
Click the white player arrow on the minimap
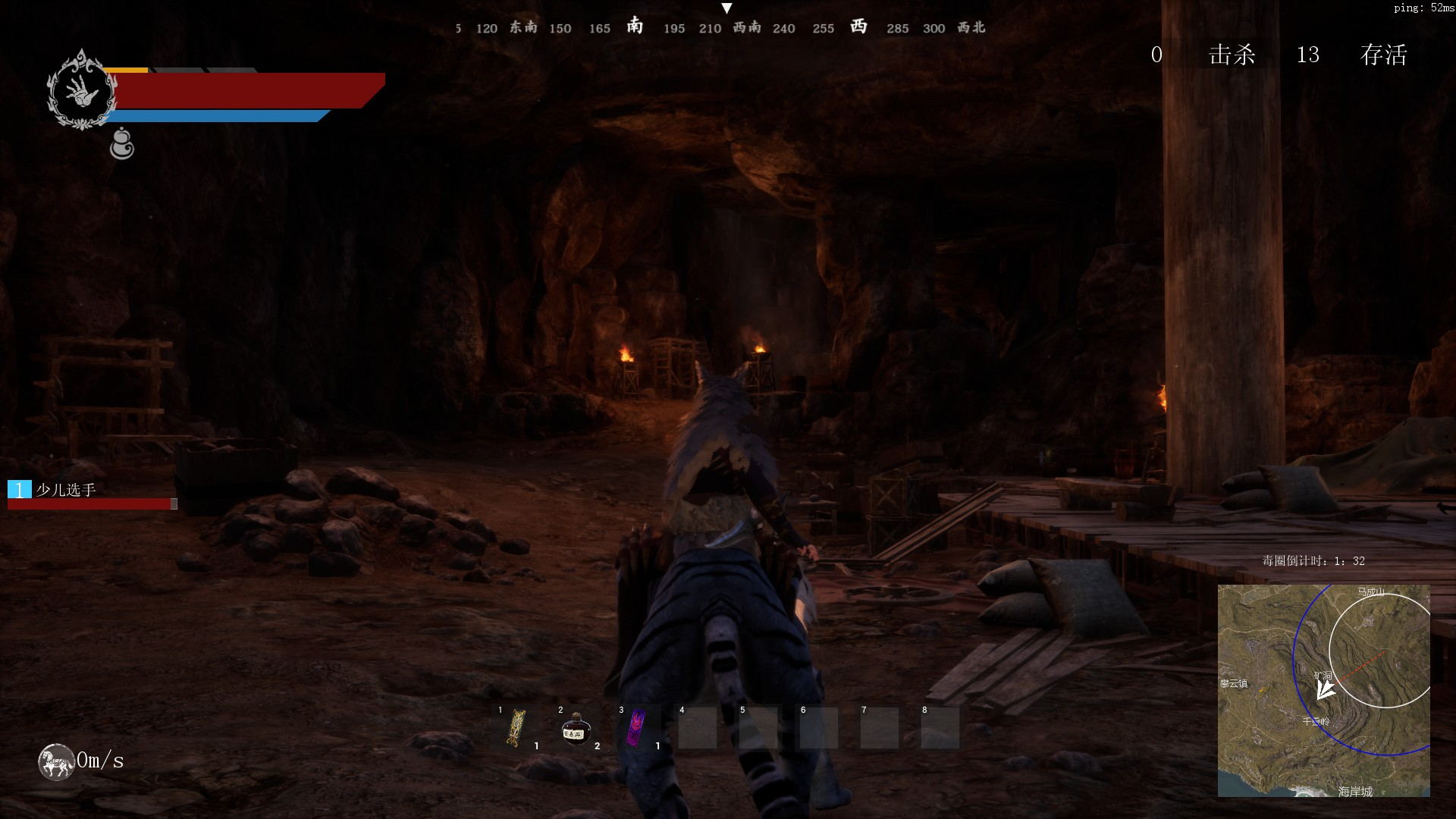pyautogui.click(x=1324, y=689)
